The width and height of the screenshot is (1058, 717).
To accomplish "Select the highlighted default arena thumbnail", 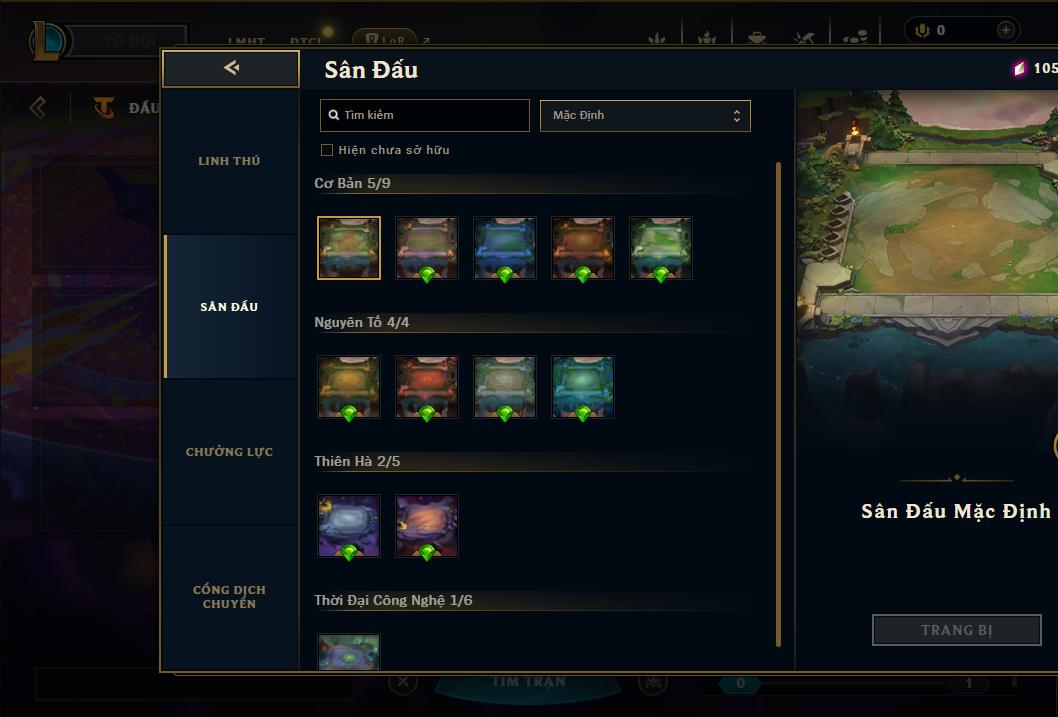I will (x=349, y=248).
